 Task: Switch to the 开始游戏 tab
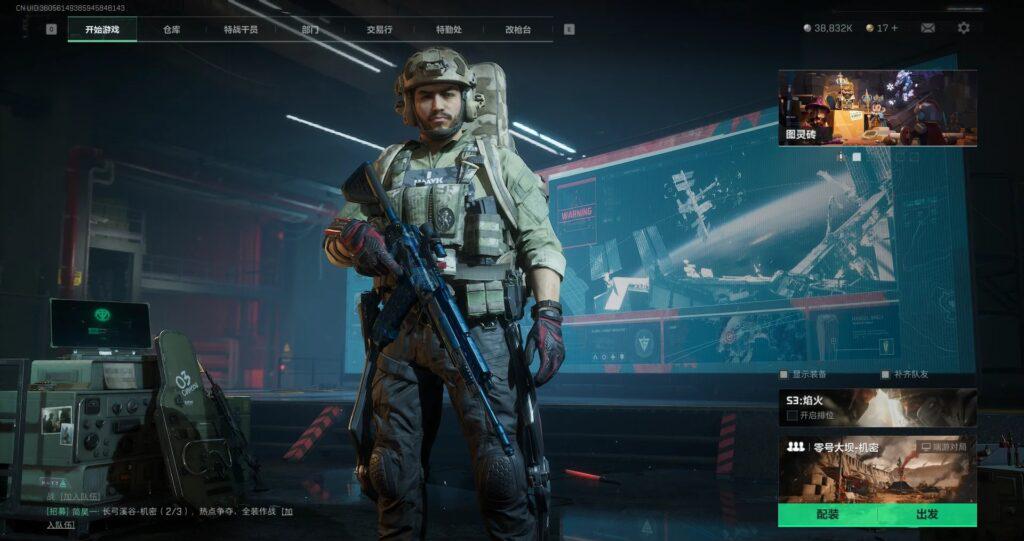(x=102, y=29)
